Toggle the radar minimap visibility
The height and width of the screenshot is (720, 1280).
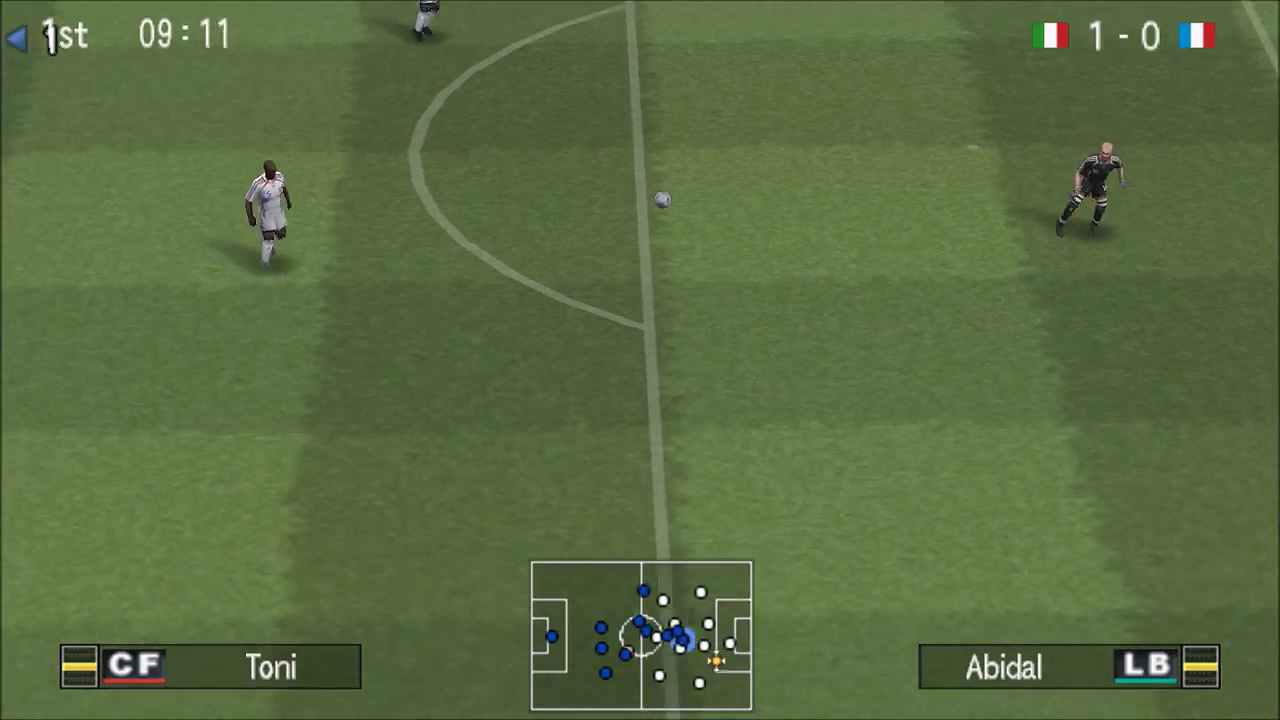pyautogui.click(x=641, y=636)
